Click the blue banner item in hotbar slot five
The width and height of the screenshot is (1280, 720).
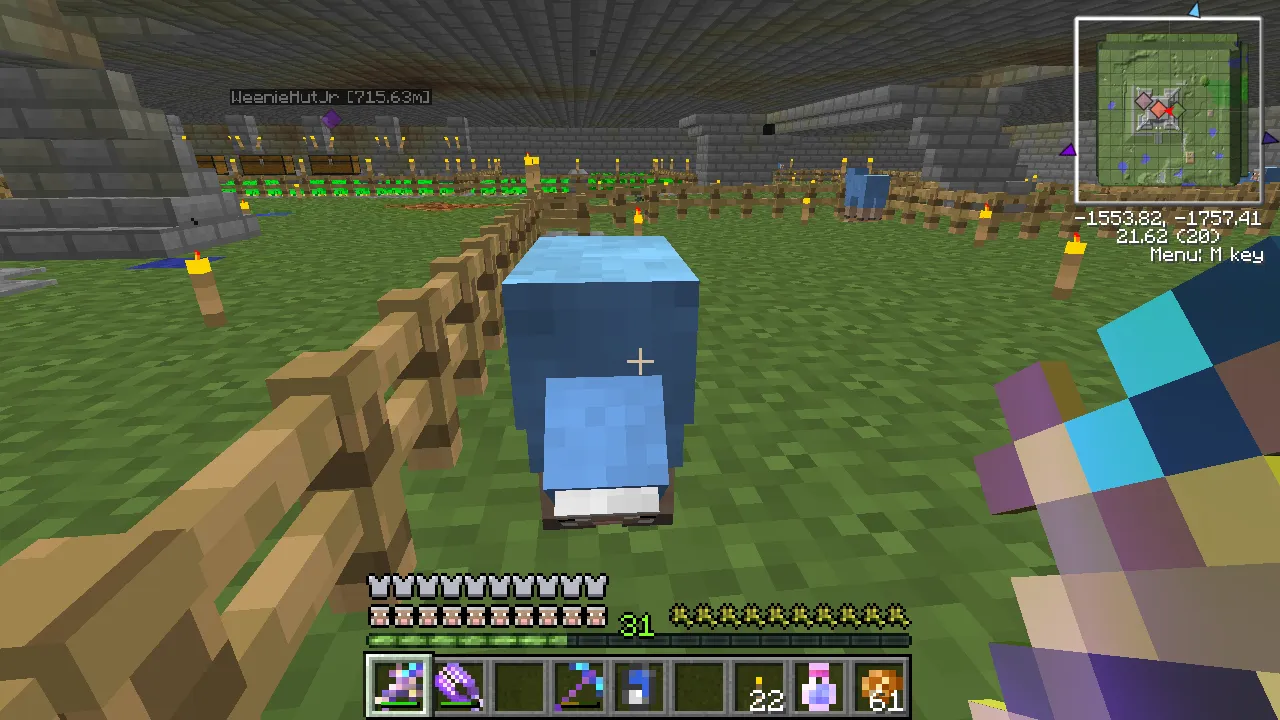coord(639,683)
